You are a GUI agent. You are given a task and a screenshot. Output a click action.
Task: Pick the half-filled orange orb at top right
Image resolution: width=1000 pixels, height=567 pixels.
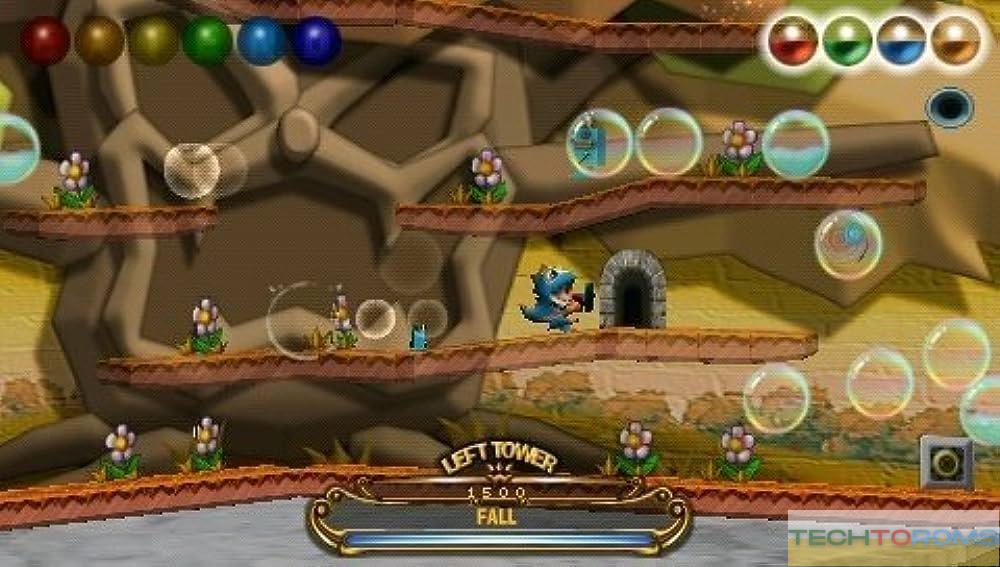tap(956, 41)
